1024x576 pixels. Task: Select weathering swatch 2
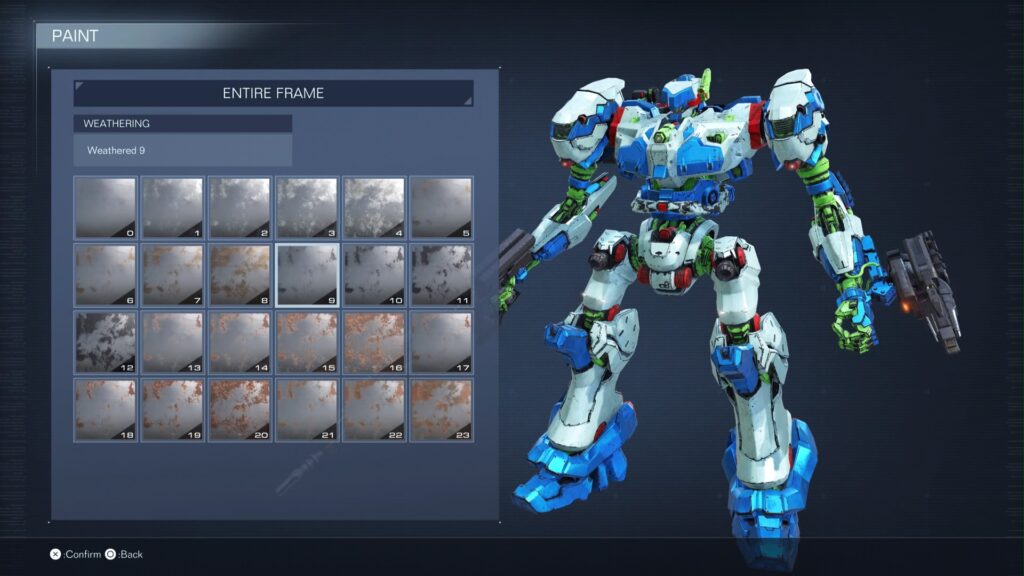[240, 208]
